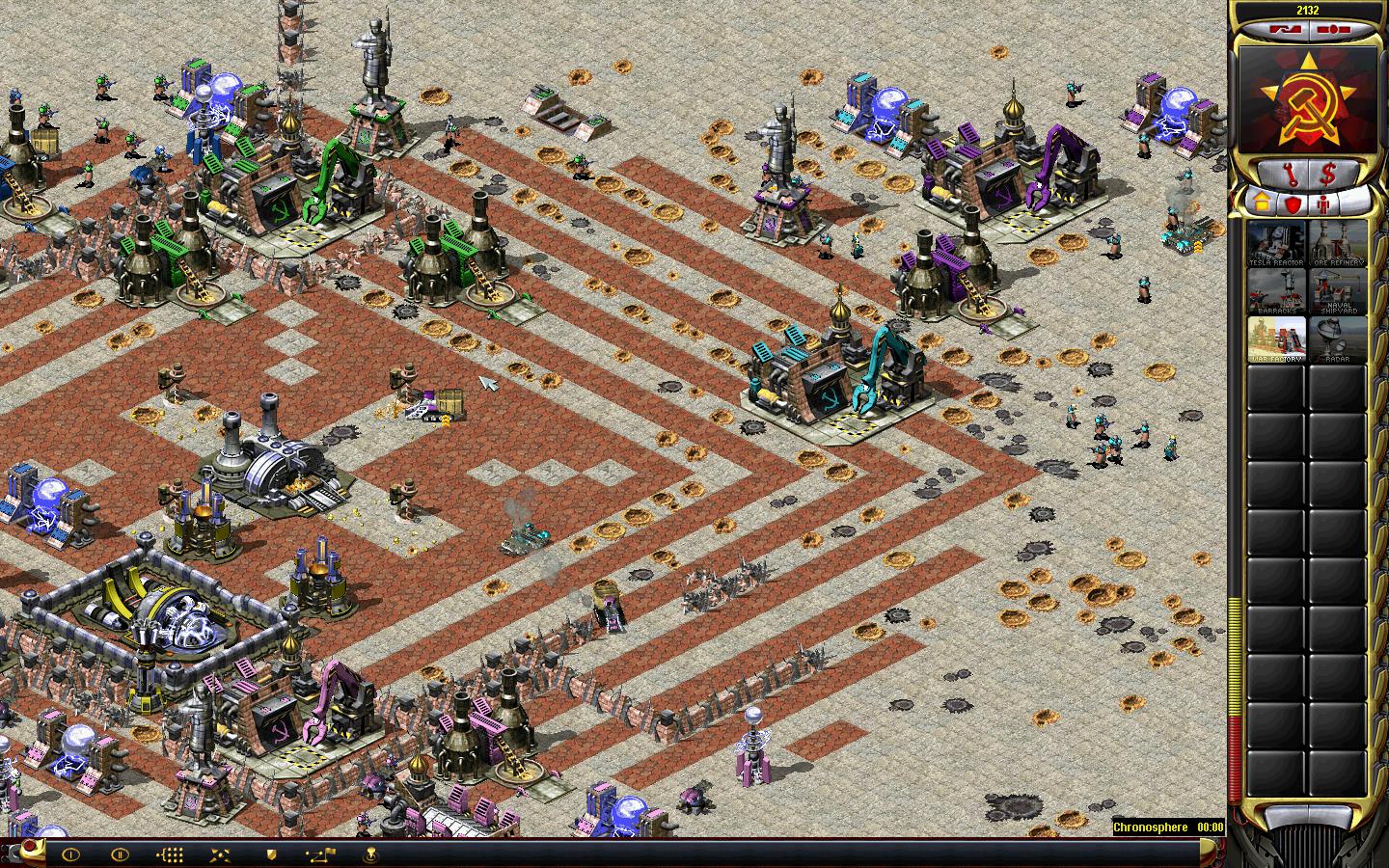Toggle waypoint planning mode flag icon
Image resolution: width=1389 pixels, height=868 pixels.
point(320,854)
